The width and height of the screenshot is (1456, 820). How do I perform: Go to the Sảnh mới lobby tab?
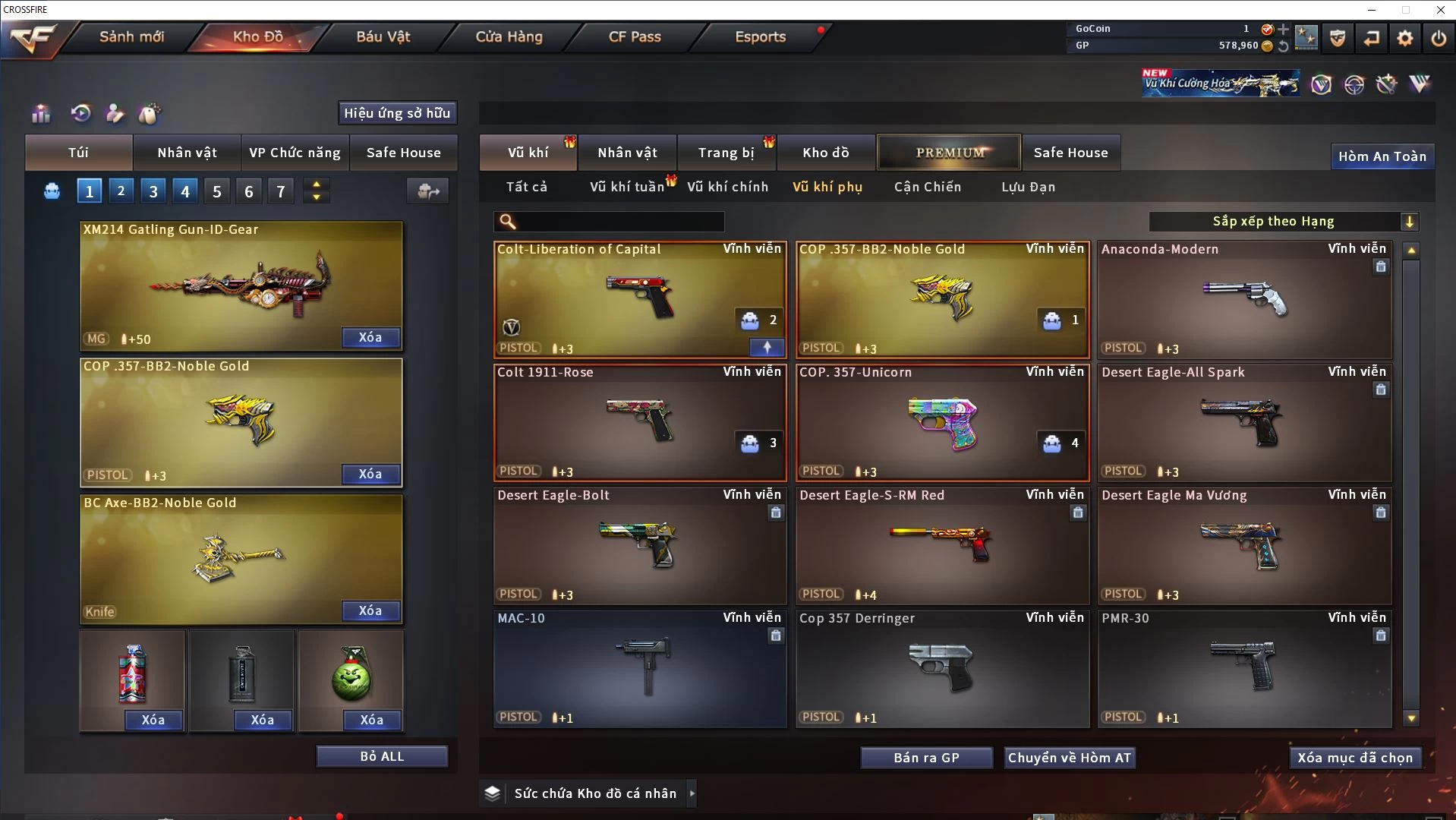[x=131, y=36]
